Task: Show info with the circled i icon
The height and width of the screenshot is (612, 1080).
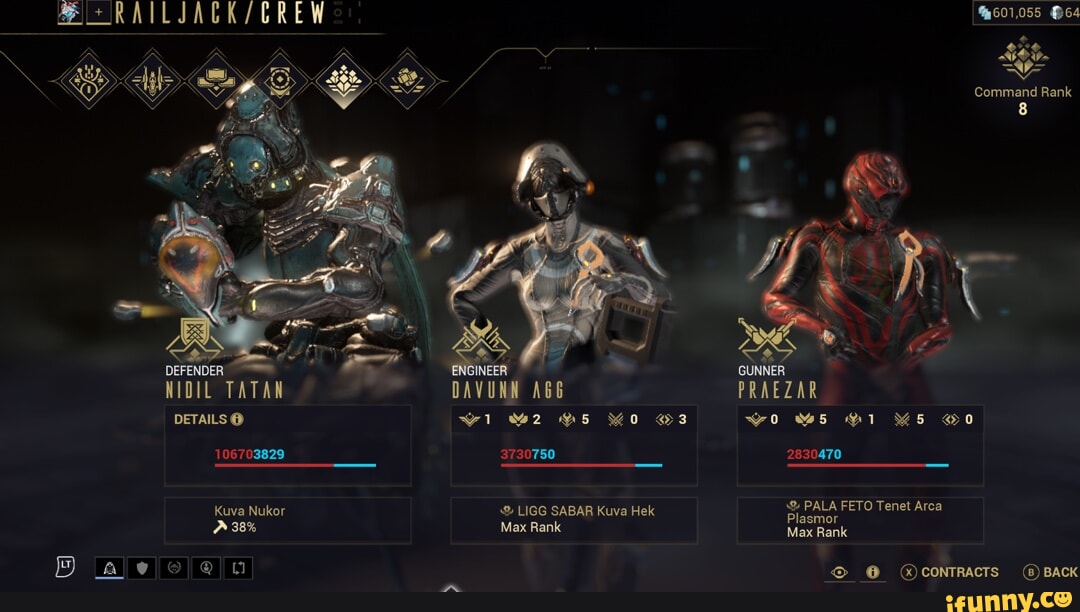Action: point(872,572)
